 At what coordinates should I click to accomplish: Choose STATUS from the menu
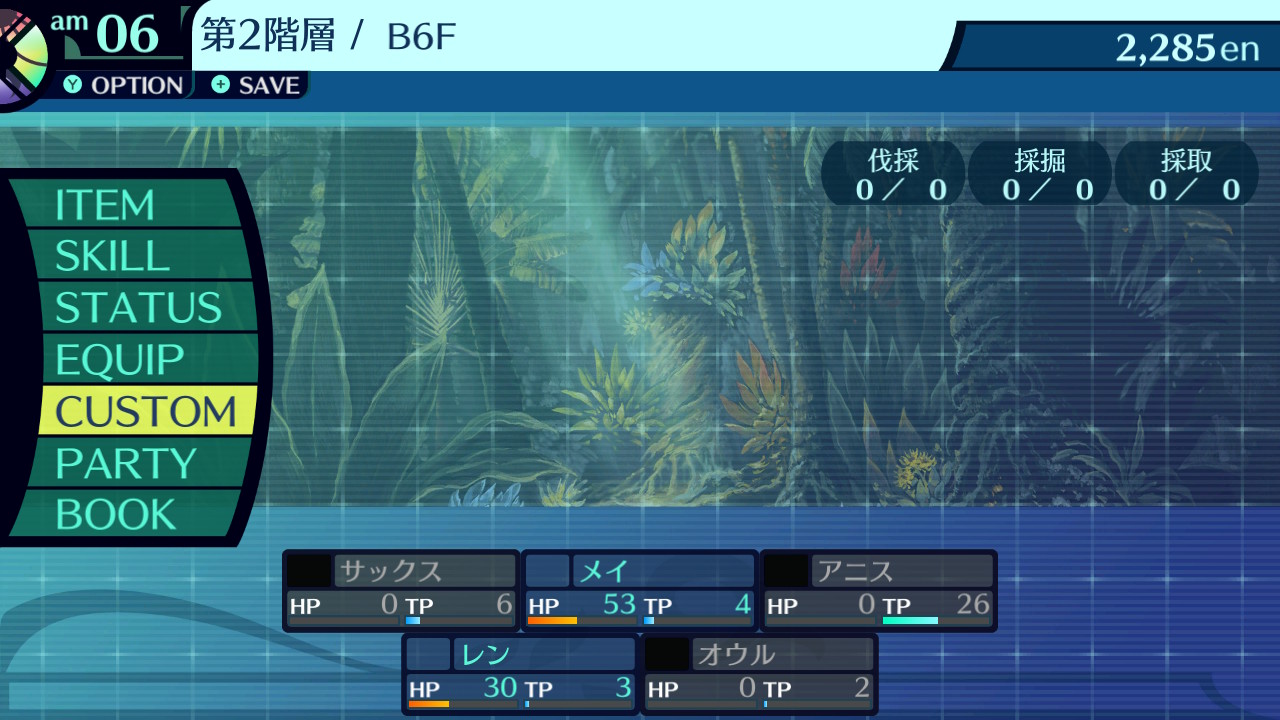point(138,308)
